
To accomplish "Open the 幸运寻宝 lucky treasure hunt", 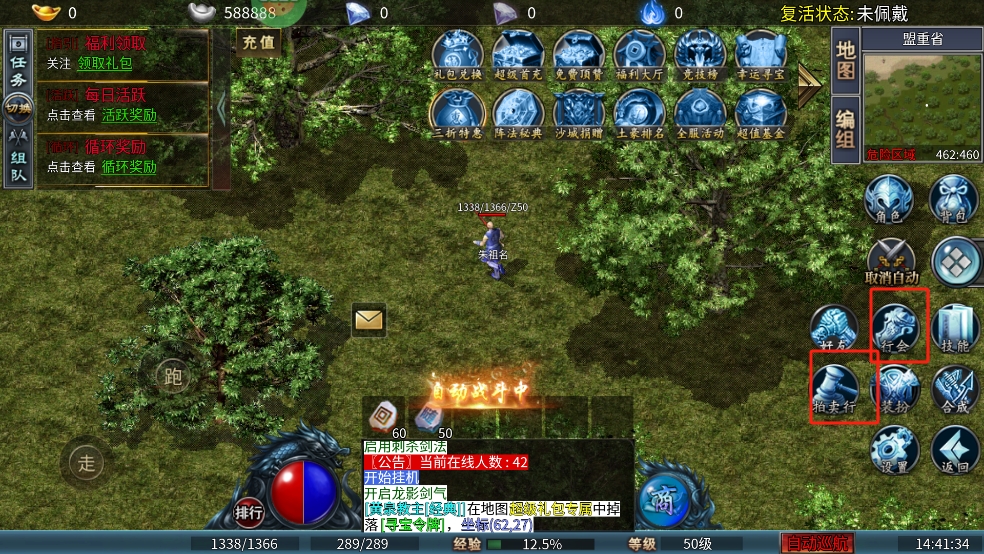I will (760, 53).
